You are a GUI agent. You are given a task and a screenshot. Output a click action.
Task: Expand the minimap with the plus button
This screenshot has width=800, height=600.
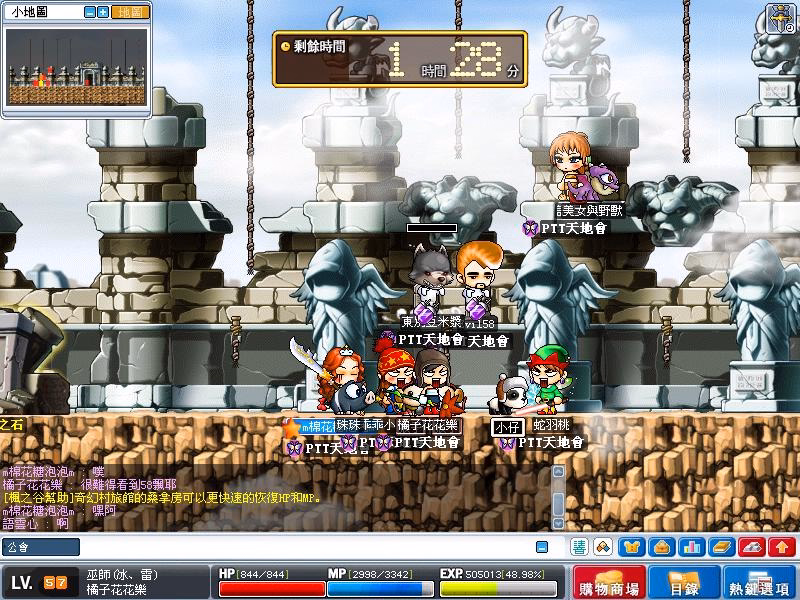point(103,12)
